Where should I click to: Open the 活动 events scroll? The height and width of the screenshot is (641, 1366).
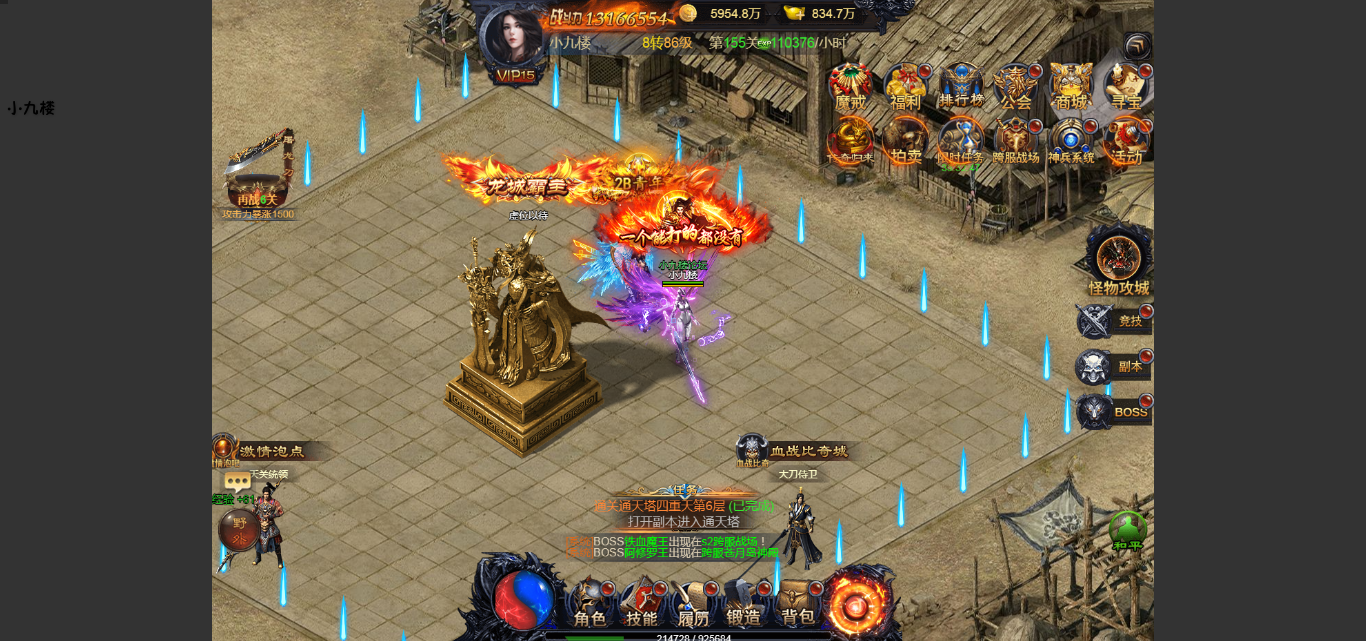(x=1127, y=142)
